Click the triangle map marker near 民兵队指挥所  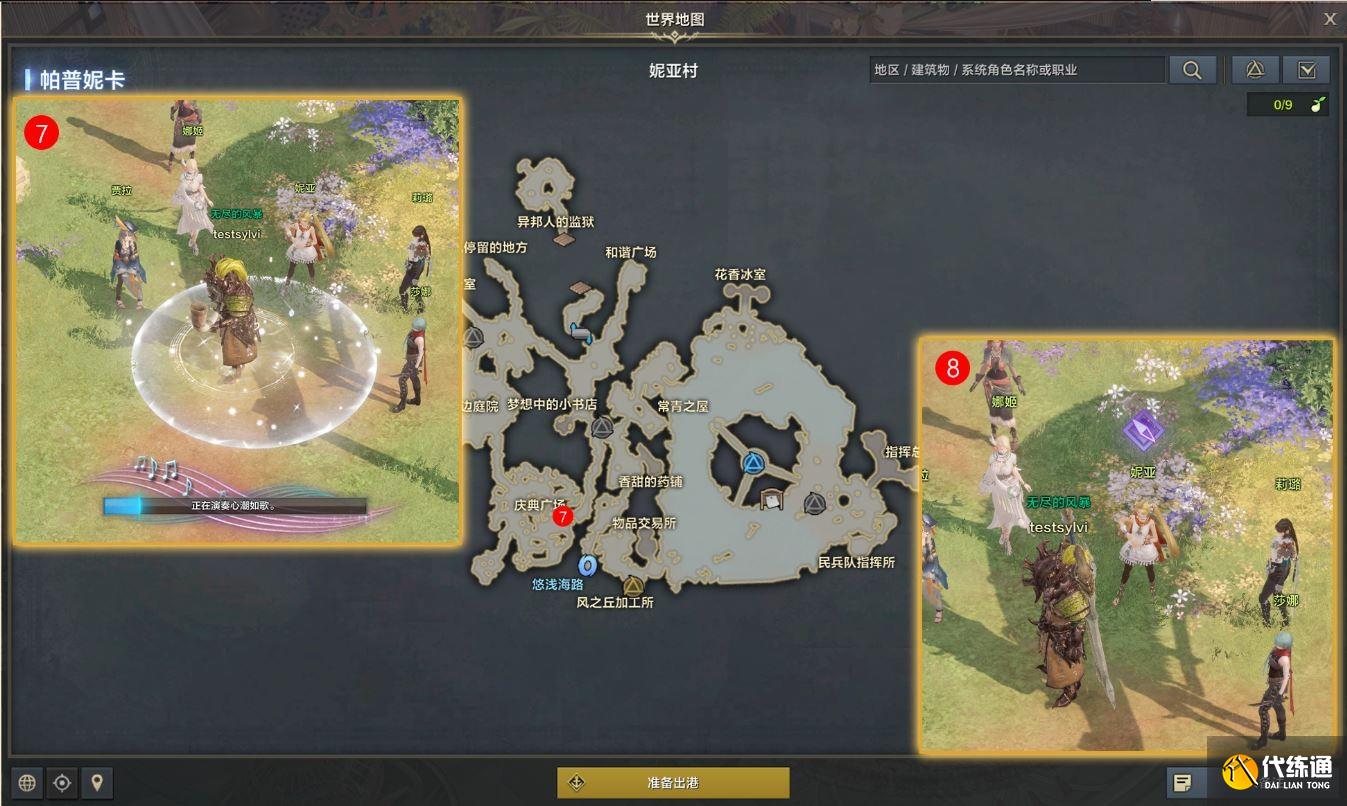click(x=816, y=505)
